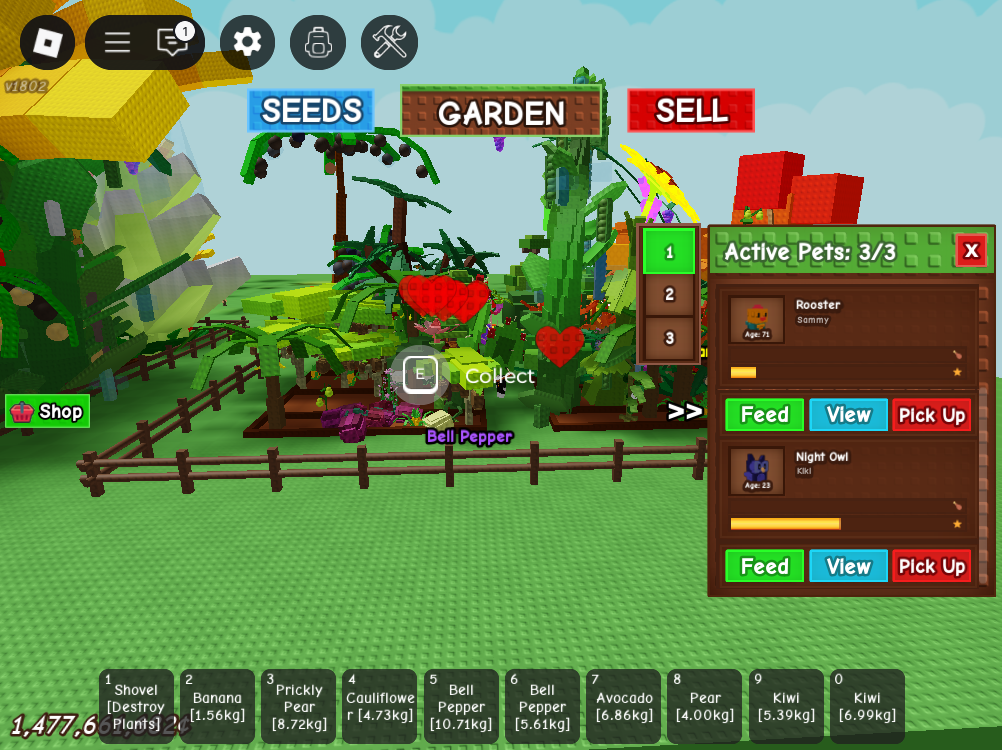Switch to pet loadout tab 2
Image resolution: width=1002 pixels, height=750 pixels.
(x=669, y=295)
